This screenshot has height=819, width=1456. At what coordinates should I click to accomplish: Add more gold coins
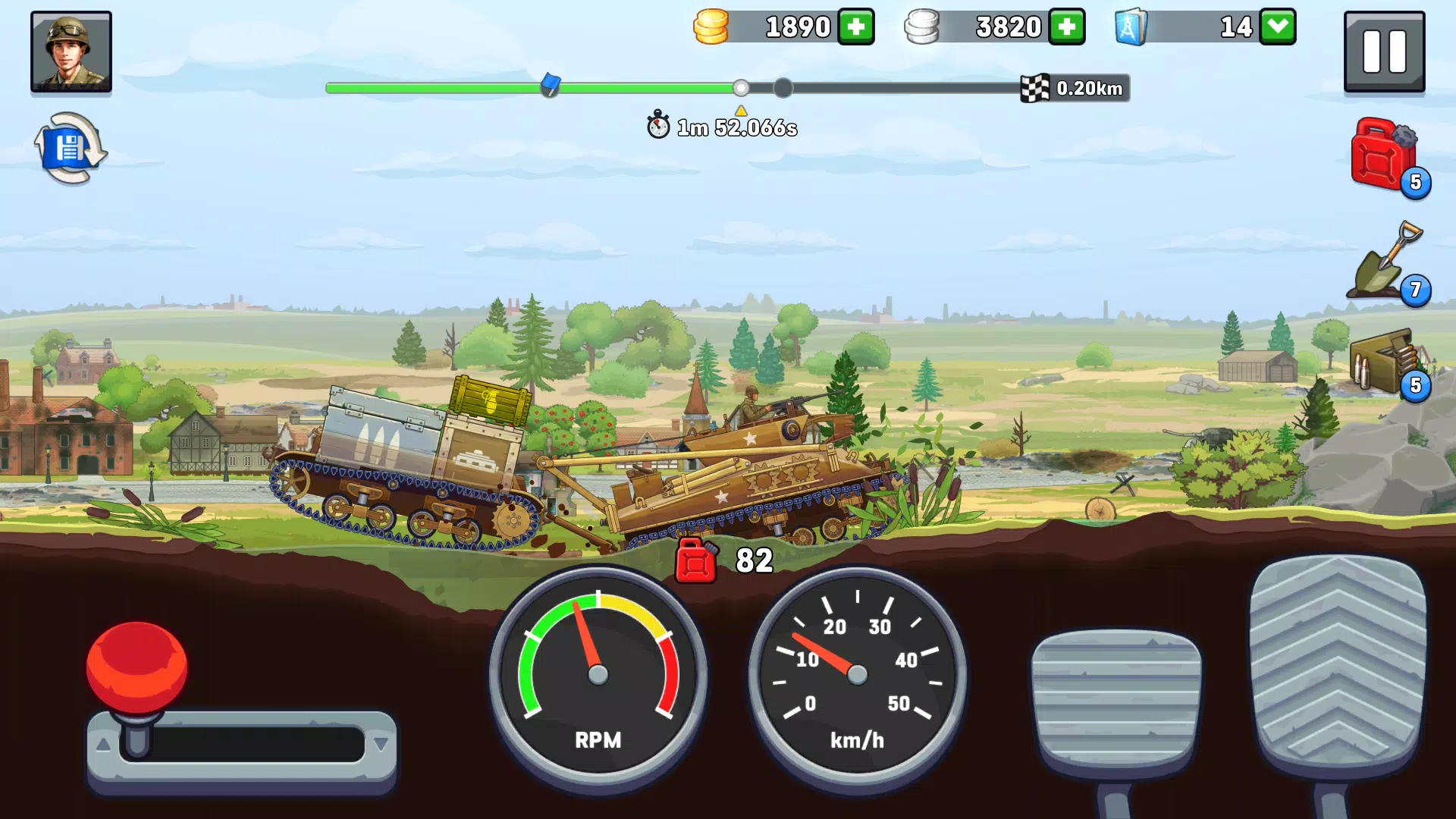pos(855,27)
